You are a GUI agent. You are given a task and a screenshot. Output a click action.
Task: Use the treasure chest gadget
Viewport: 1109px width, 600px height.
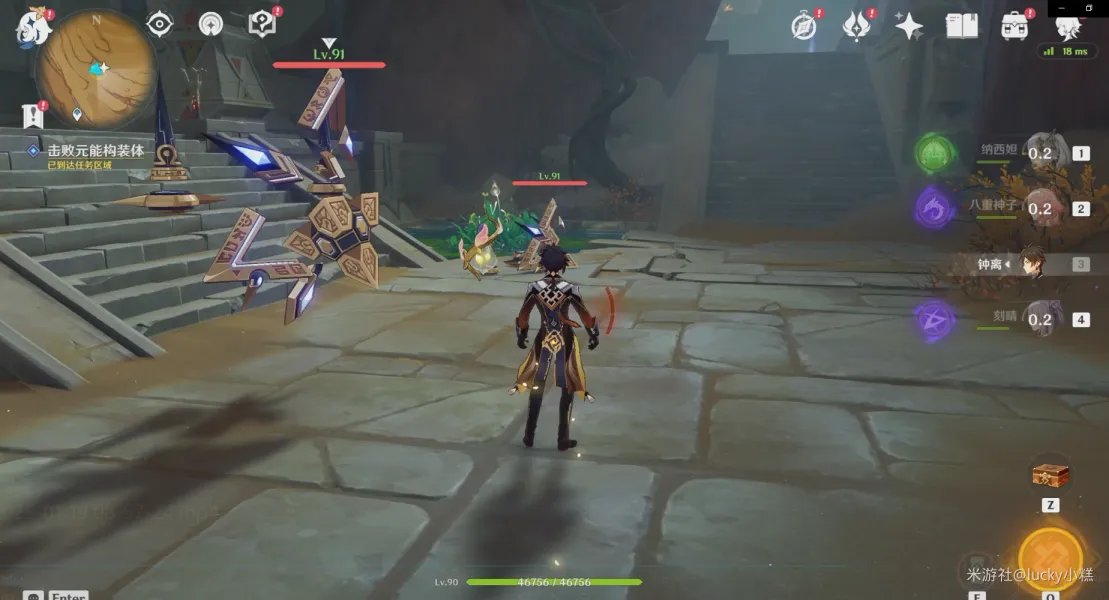pos(1050,474)
